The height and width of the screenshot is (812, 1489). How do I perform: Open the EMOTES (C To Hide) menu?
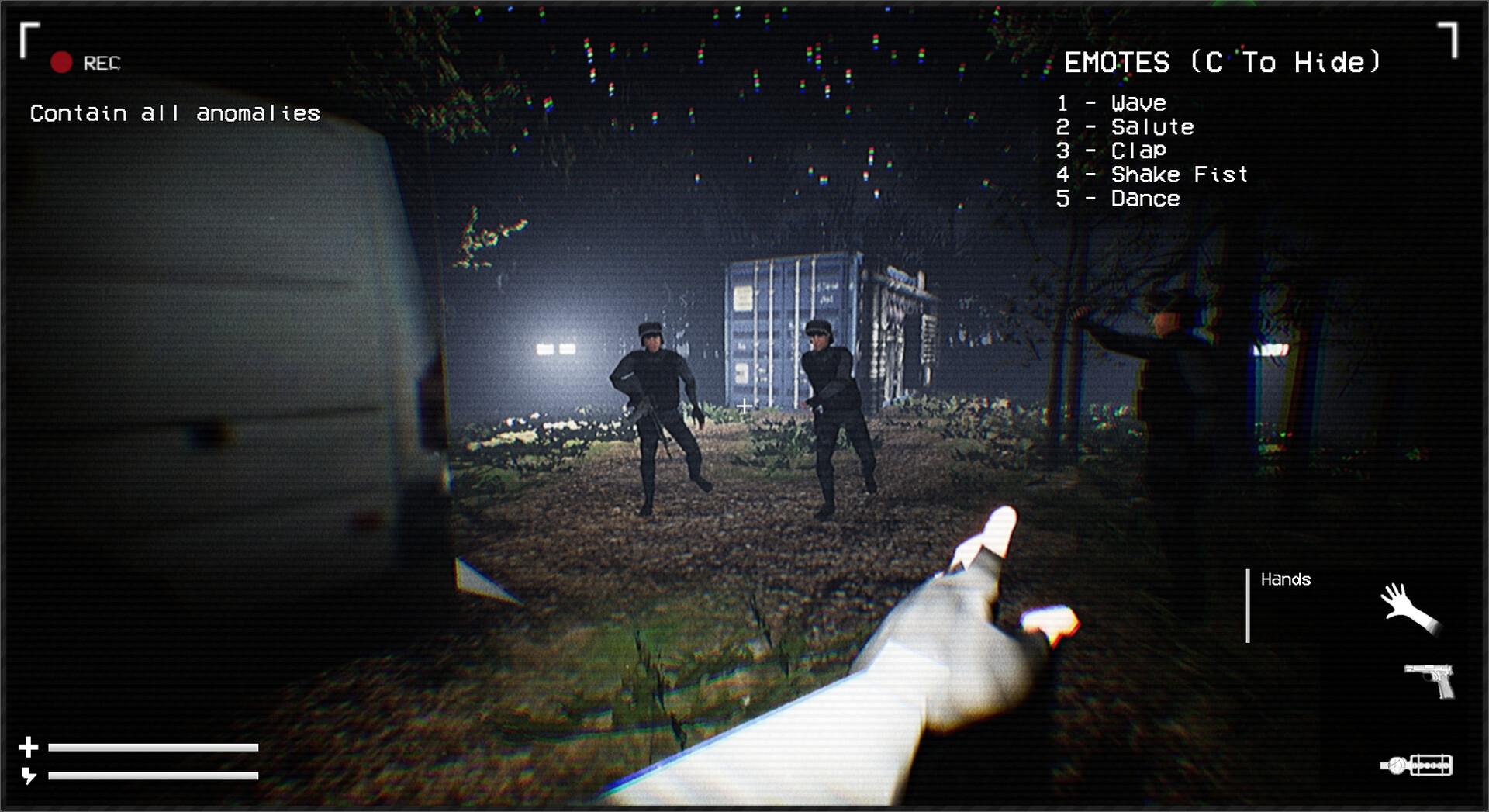(x=1224, y=62)
